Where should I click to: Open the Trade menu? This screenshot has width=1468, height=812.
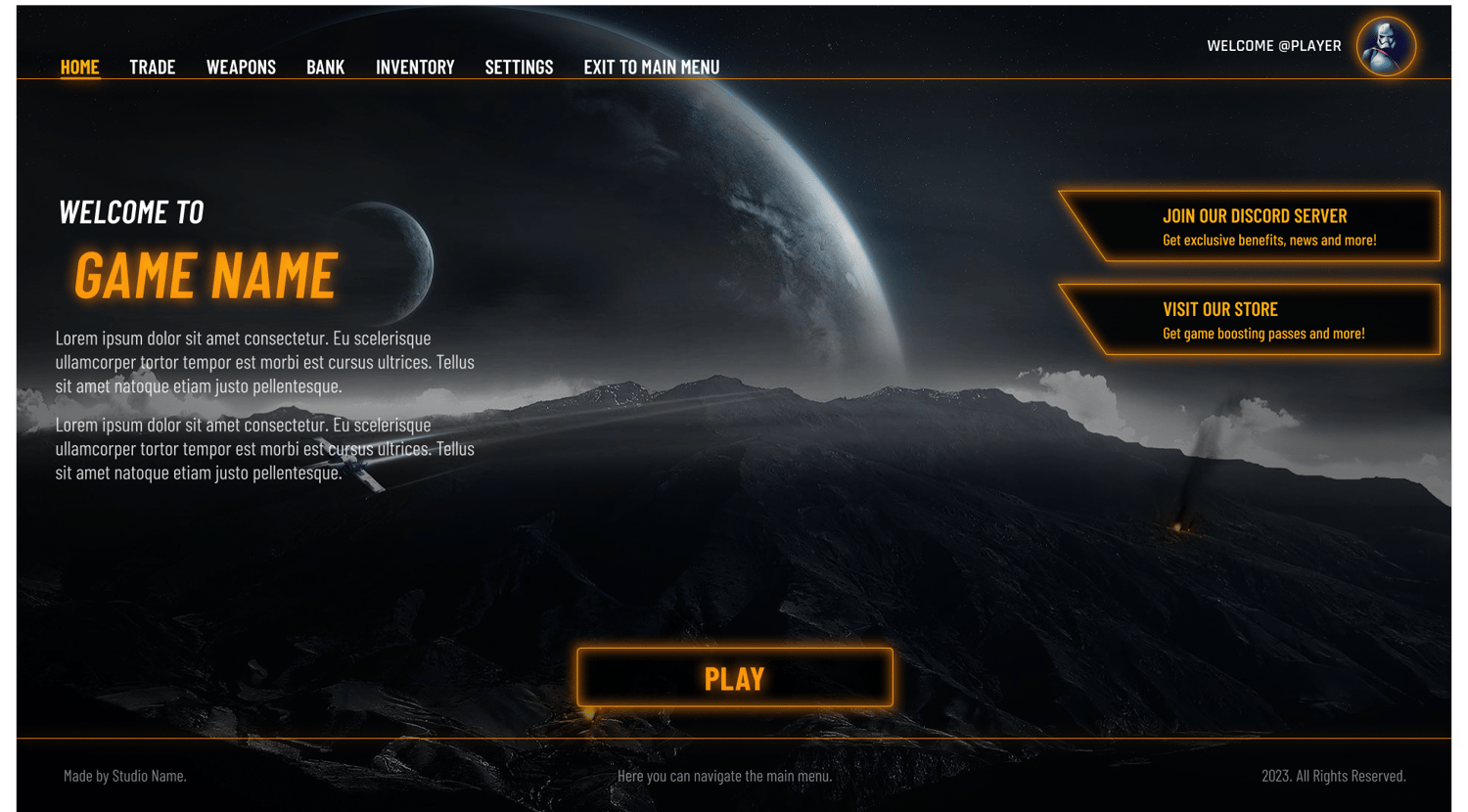pos(152,68)
